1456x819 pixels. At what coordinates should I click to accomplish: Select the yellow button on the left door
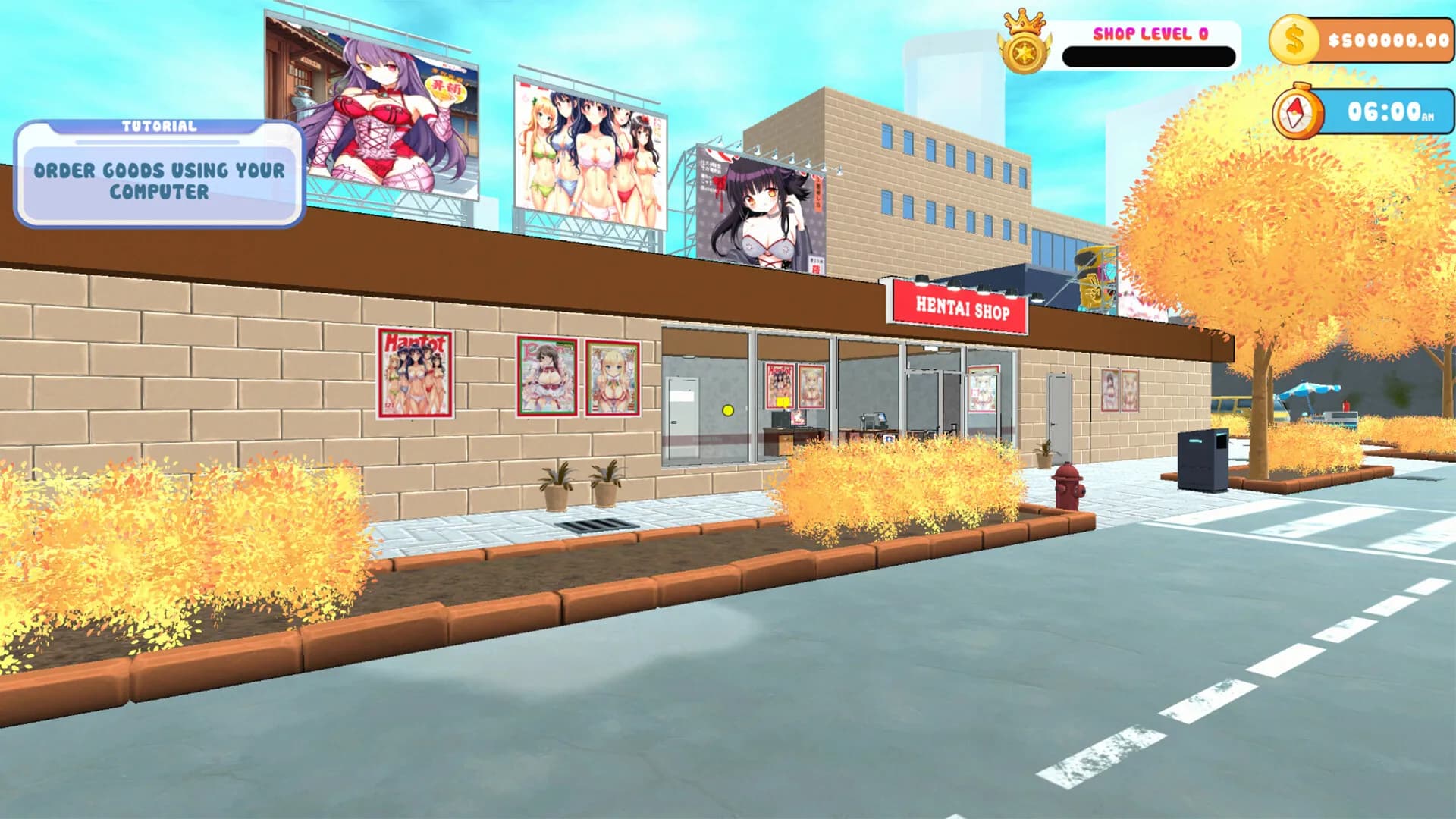click(x=727, y=409)
